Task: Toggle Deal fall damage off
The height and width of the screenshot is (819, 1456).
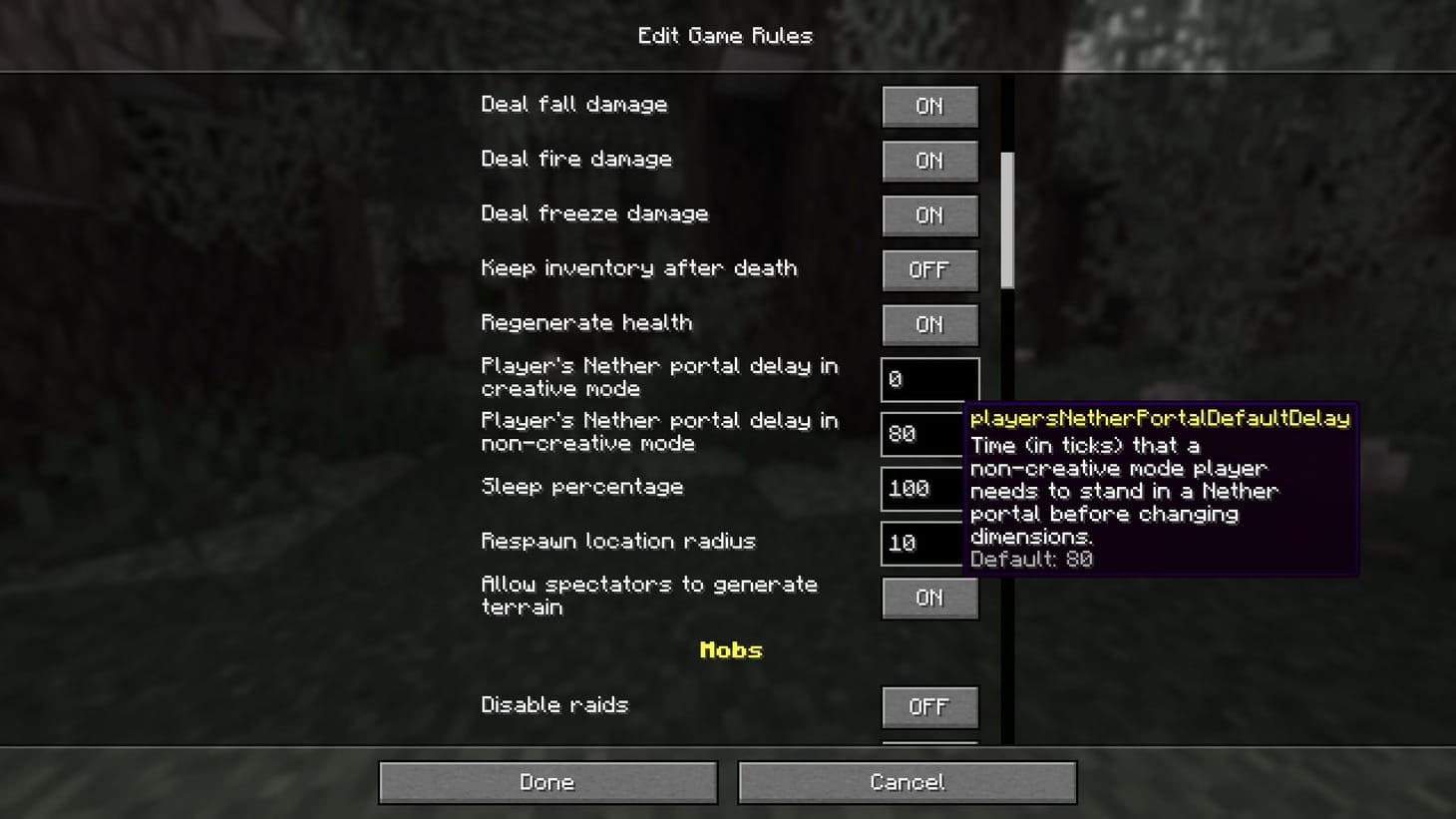Action: click(x=928, y=106)
